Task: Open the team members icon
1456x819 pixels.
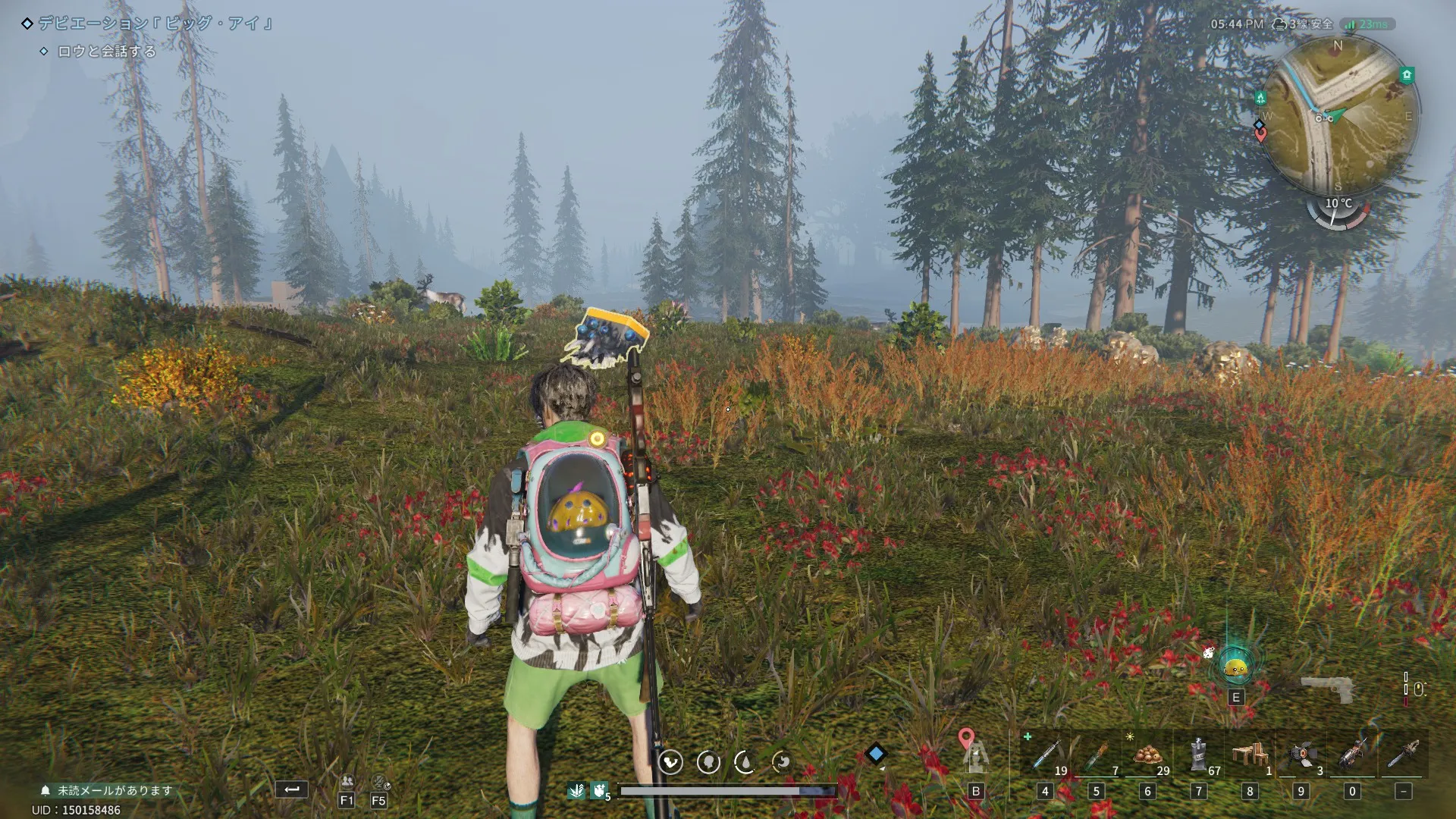Action: coord(347,781)
